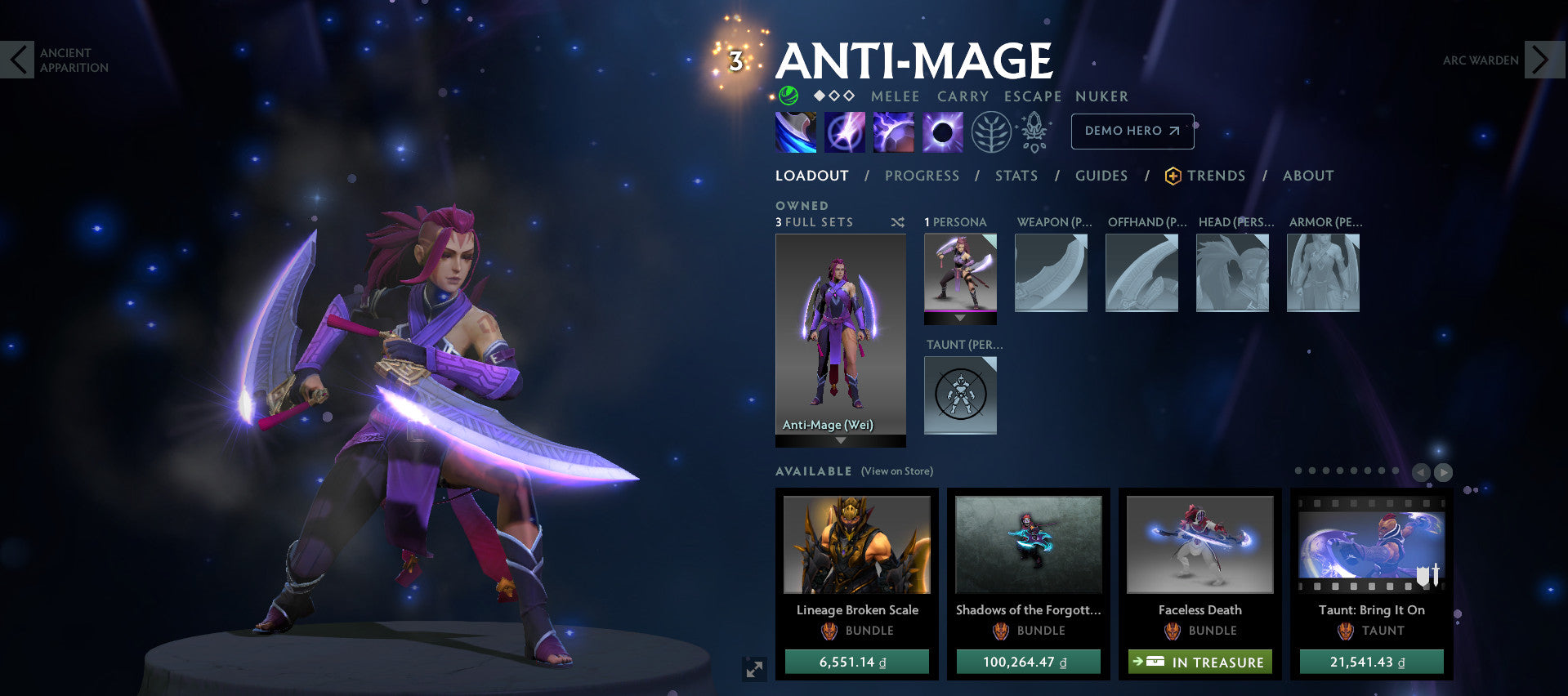
Task: Toggle the green guide indicator under Anti-Mage
Action: [787, 96]
